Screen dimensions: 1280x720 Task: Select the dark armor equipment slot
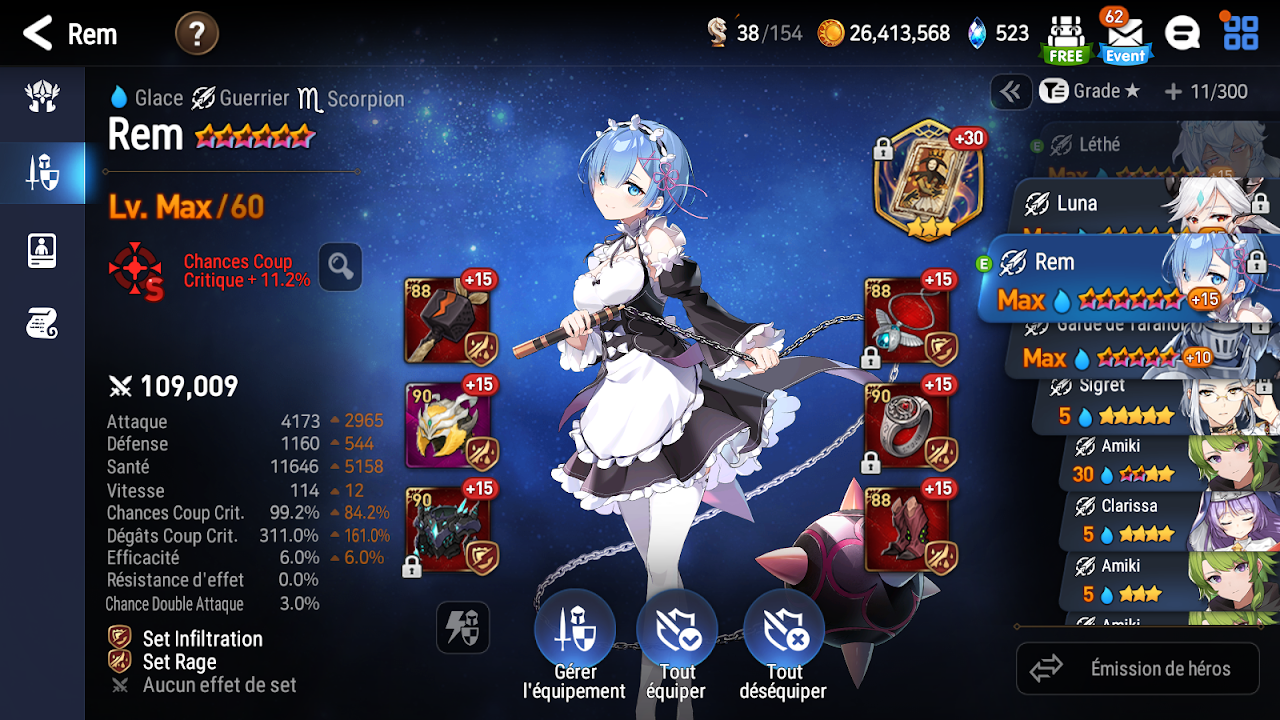click(x=447, y=530)
